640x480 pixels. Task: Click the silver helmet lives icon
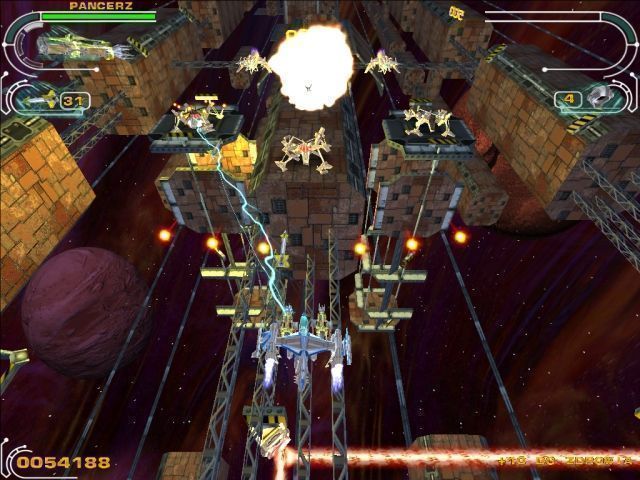(599, 97)
